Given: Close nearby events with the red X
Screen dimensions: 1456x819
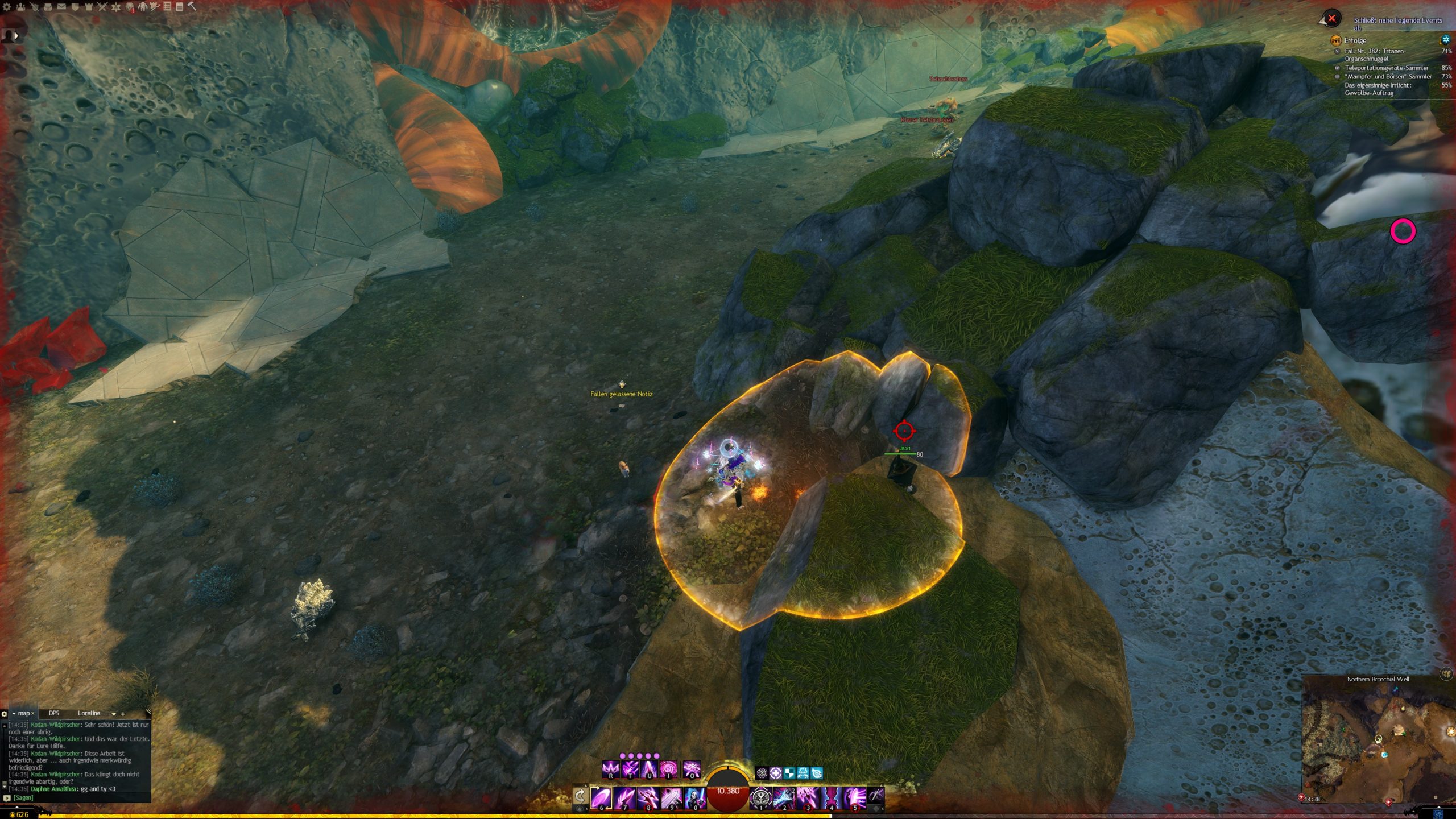Looking at the screenshot, I should (x=1331, y=18).
